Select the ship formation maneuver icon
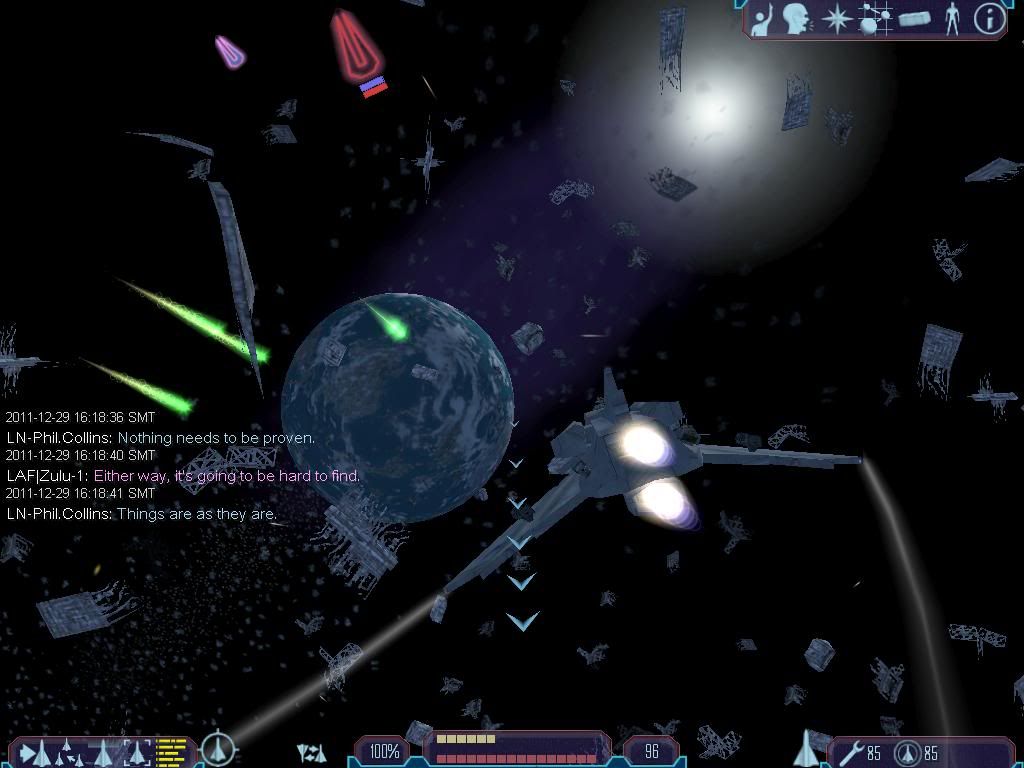This screenshot has width=1024, height=768. coord(66,750)
